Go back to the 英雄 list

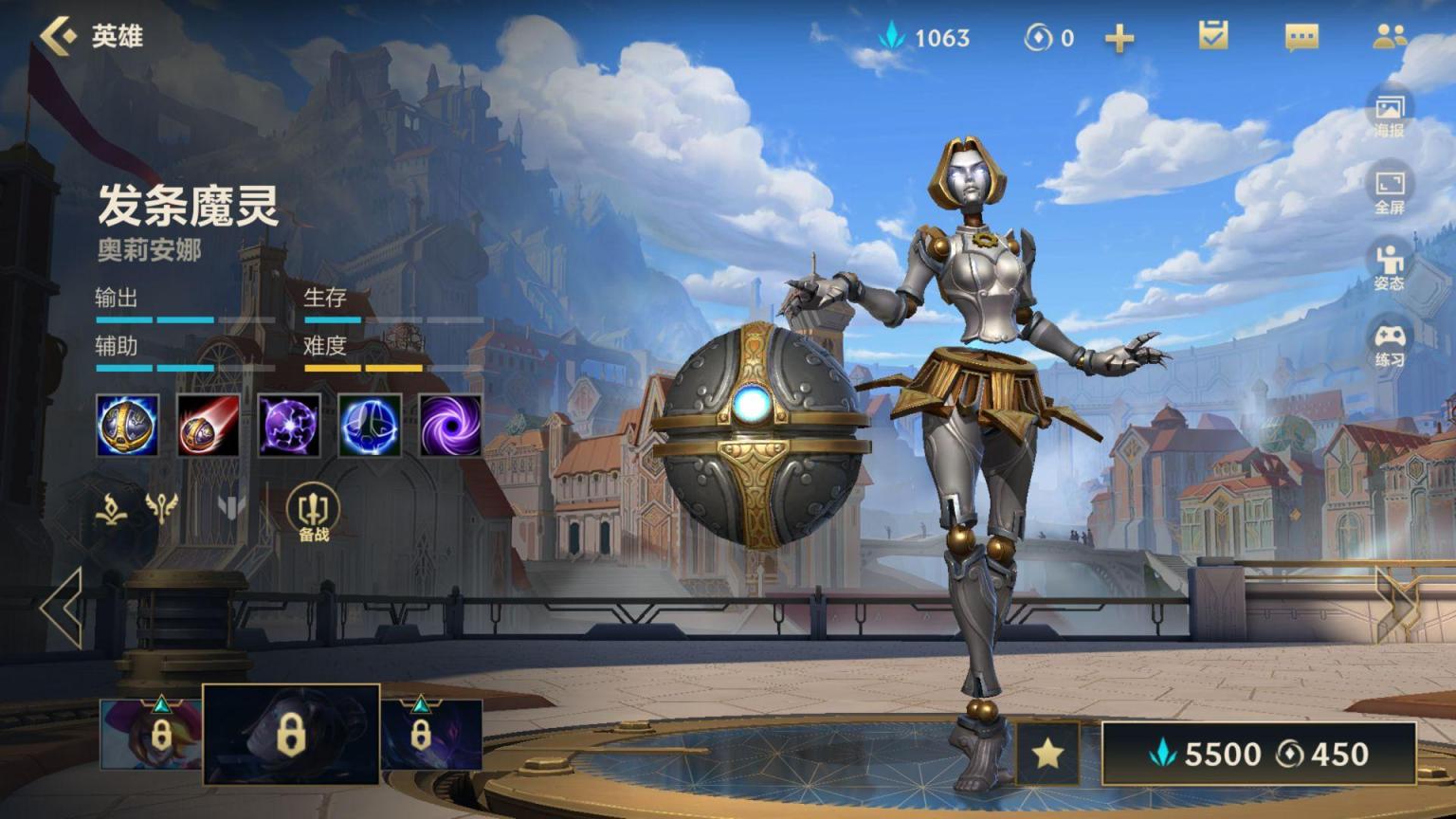coord(59,36)
